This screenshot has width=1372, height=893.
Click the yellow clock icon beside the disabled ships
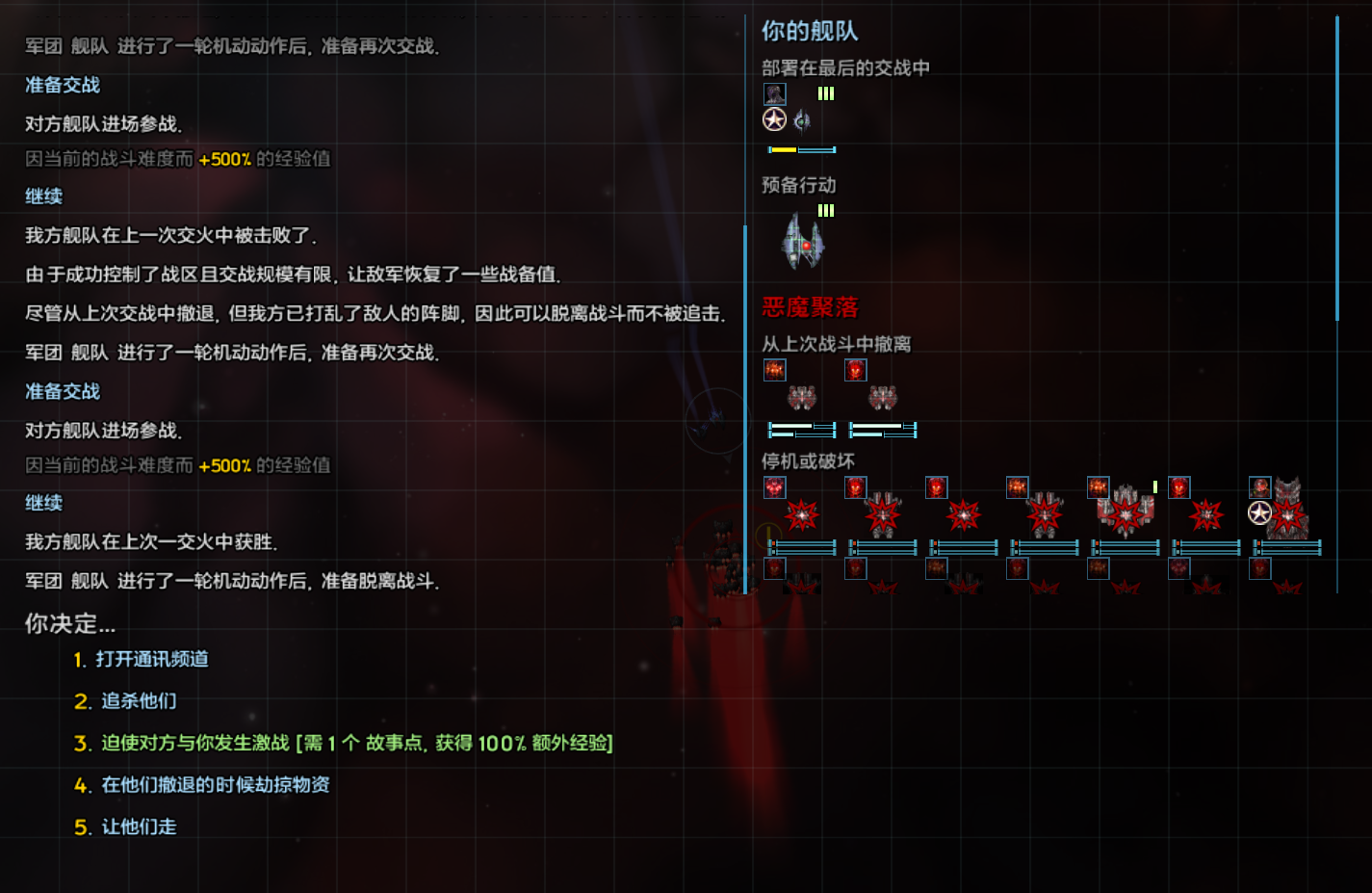coord(768,538)
